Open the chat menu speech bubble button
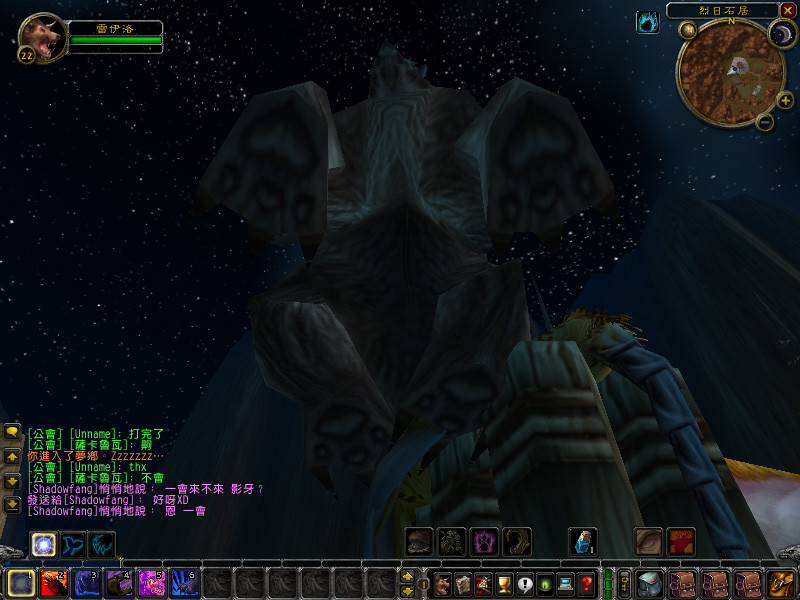This screenshot has height=600, width=800. point(13,431)
